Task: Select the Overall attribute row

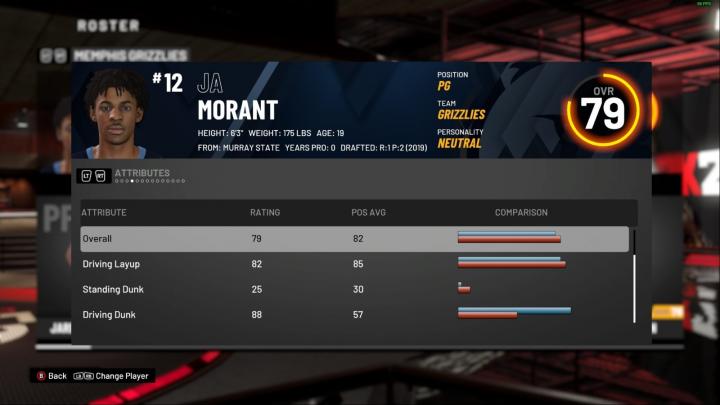Action: [354, 239]
